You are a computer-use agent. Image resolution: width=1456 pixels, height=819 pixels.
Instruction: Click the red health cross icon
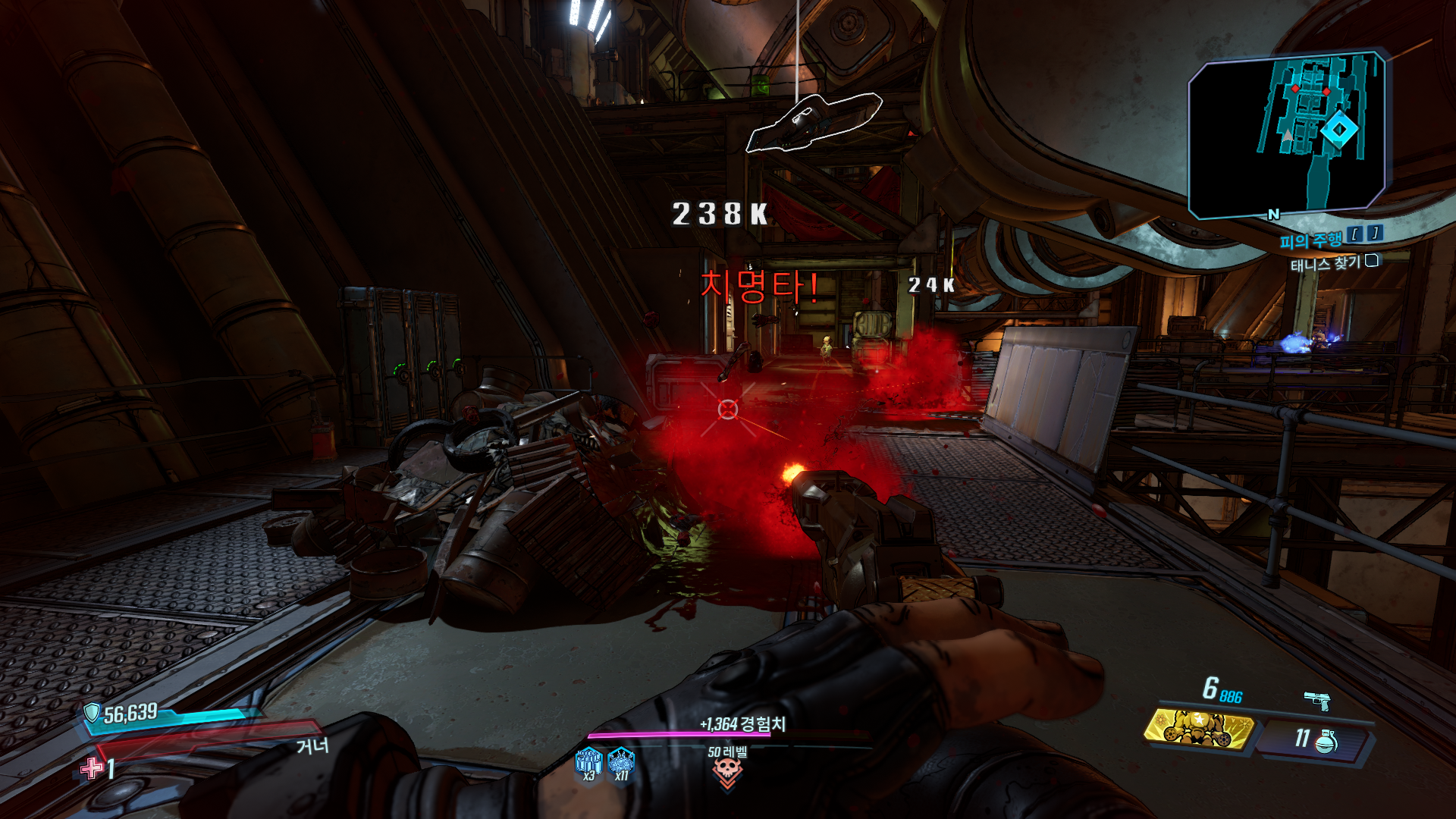pyautogui.click(x=92, y=768)
